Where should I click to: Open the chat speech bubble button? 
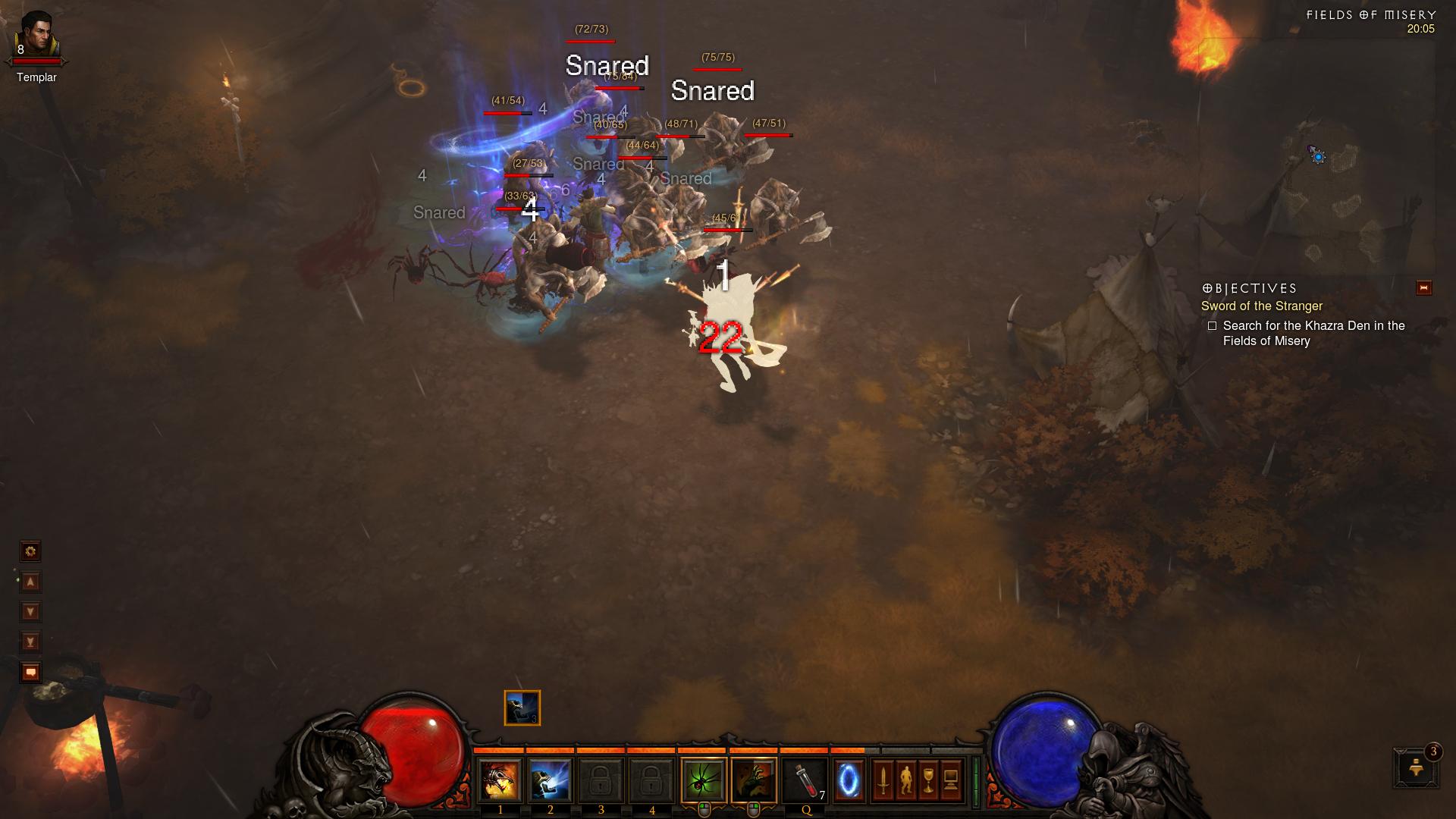(x=30, y=673)
